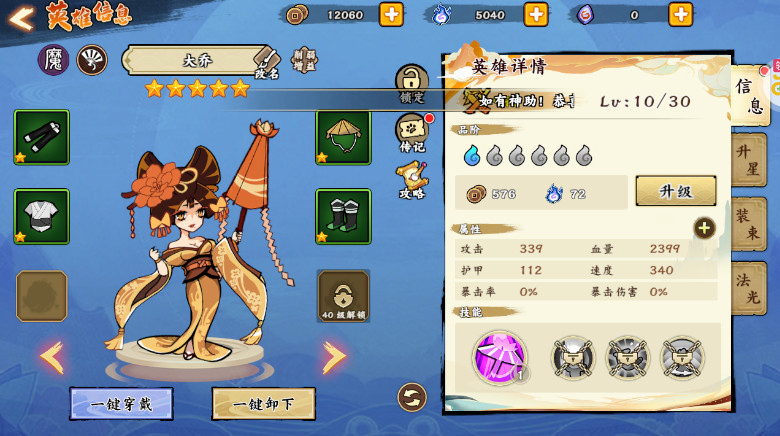The height and width of the screenshot is (436, 780).
Task: Switch to the next hero
Action: [334, 356]
